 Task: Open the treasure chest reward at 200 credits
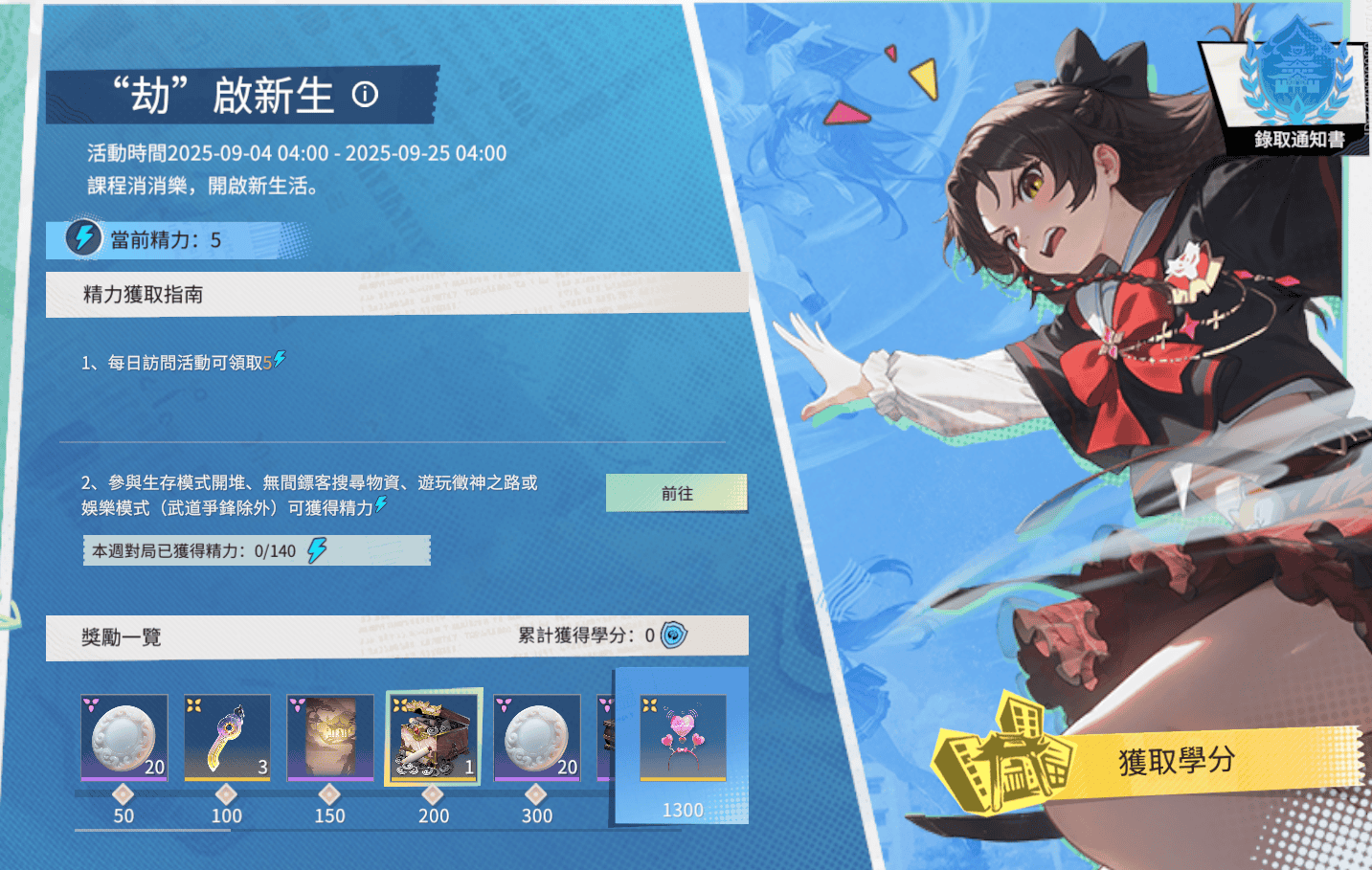[x=434, y=737]
